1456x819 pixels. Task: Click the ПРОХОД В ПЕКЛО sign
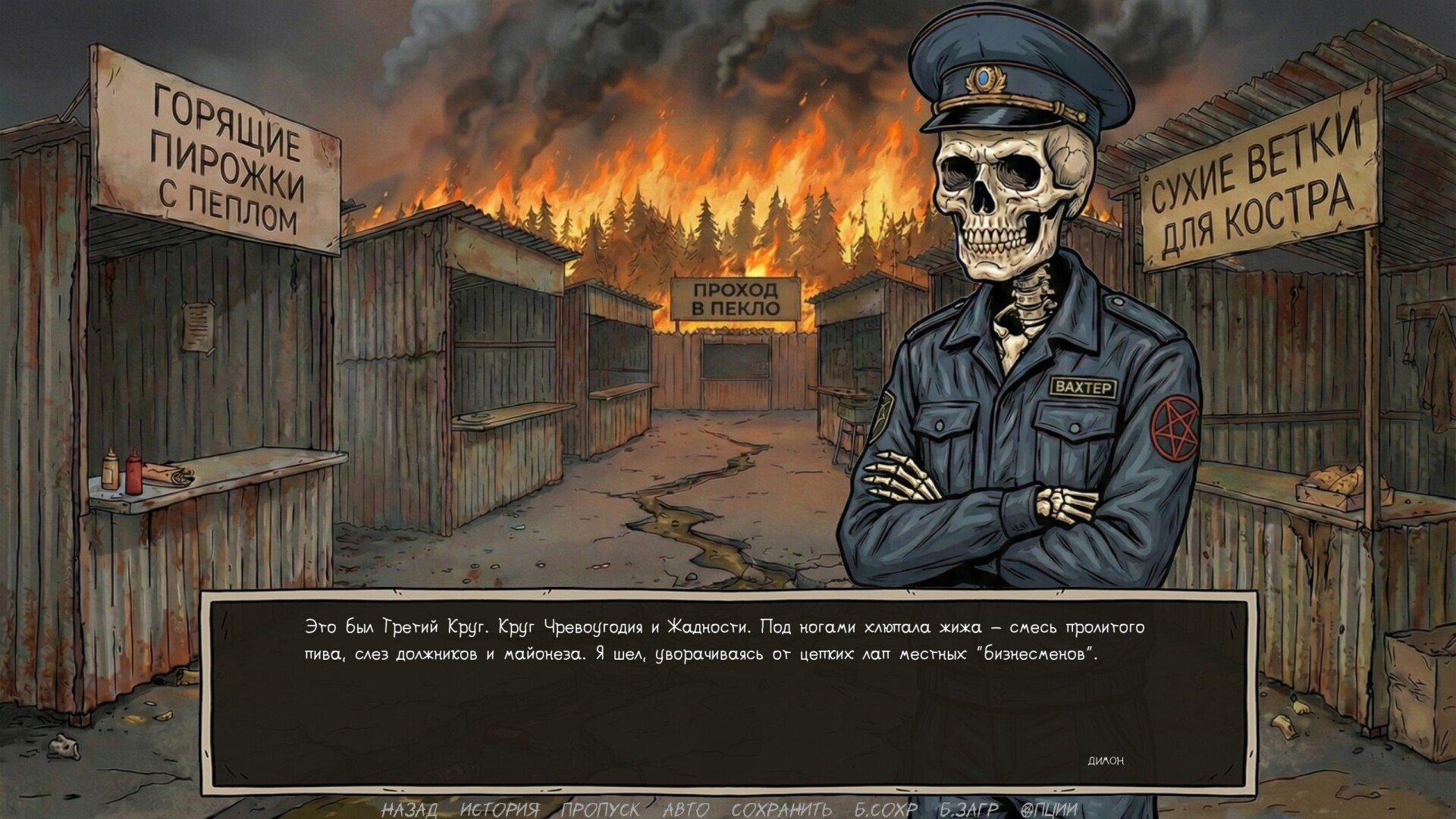[737, 297]
